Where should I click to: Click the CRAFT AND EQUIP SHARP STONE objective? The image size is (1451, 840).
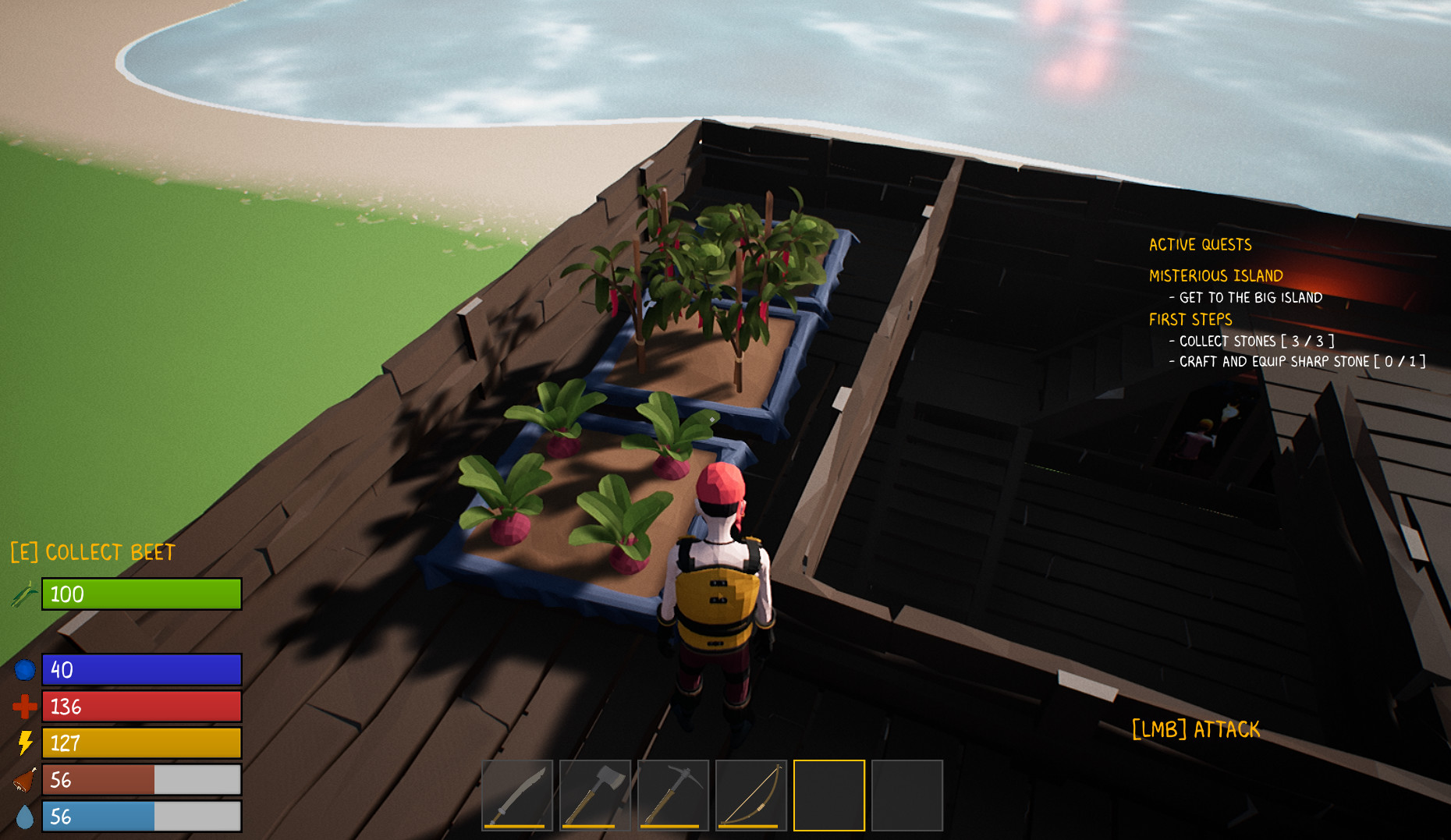pyautogui.click(x=1297, y=361)
